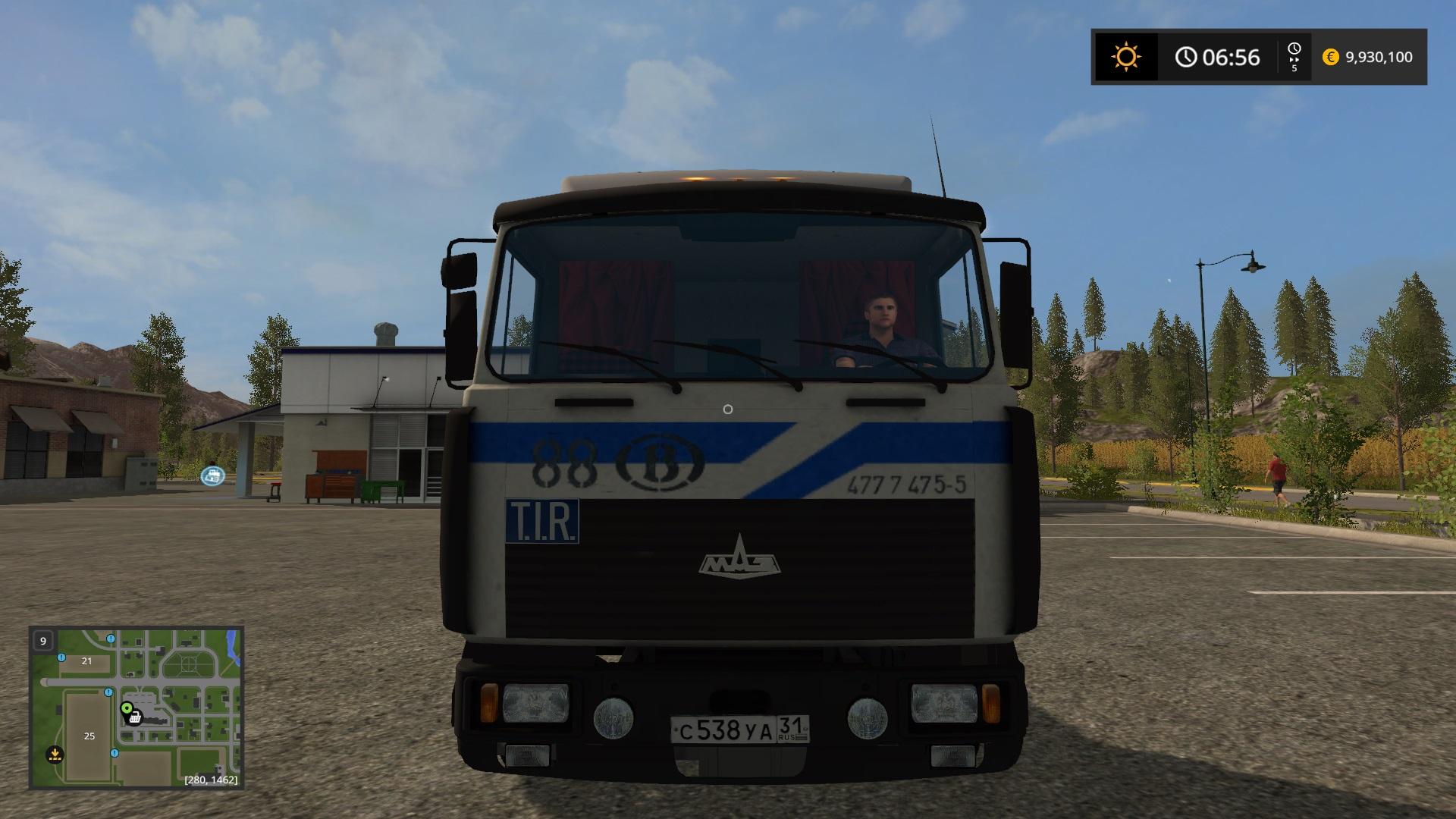
Task: Click the euro coin money icon
Action: [x=1330, y=57]
